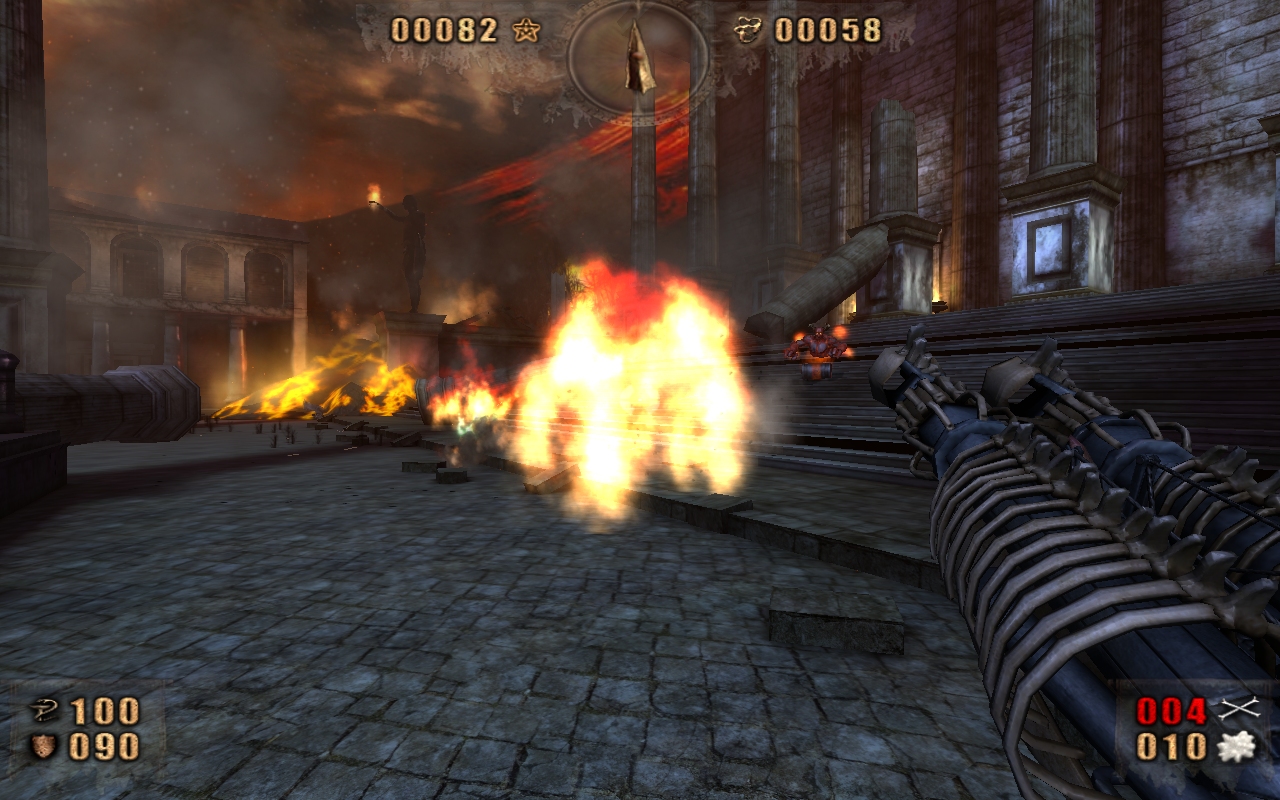Viewport: 1280px width, 800px height.
Task: Click the grenade burst ammo icon
Action: tap(1236, 746)
